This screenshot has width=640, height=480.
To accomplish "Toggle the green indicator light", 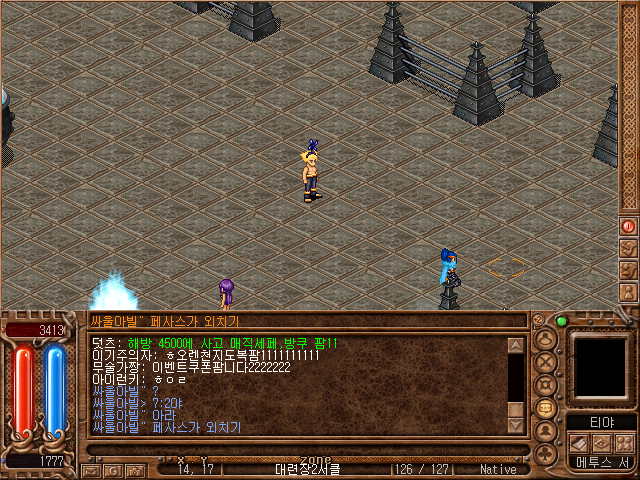I will pos(561,321).
